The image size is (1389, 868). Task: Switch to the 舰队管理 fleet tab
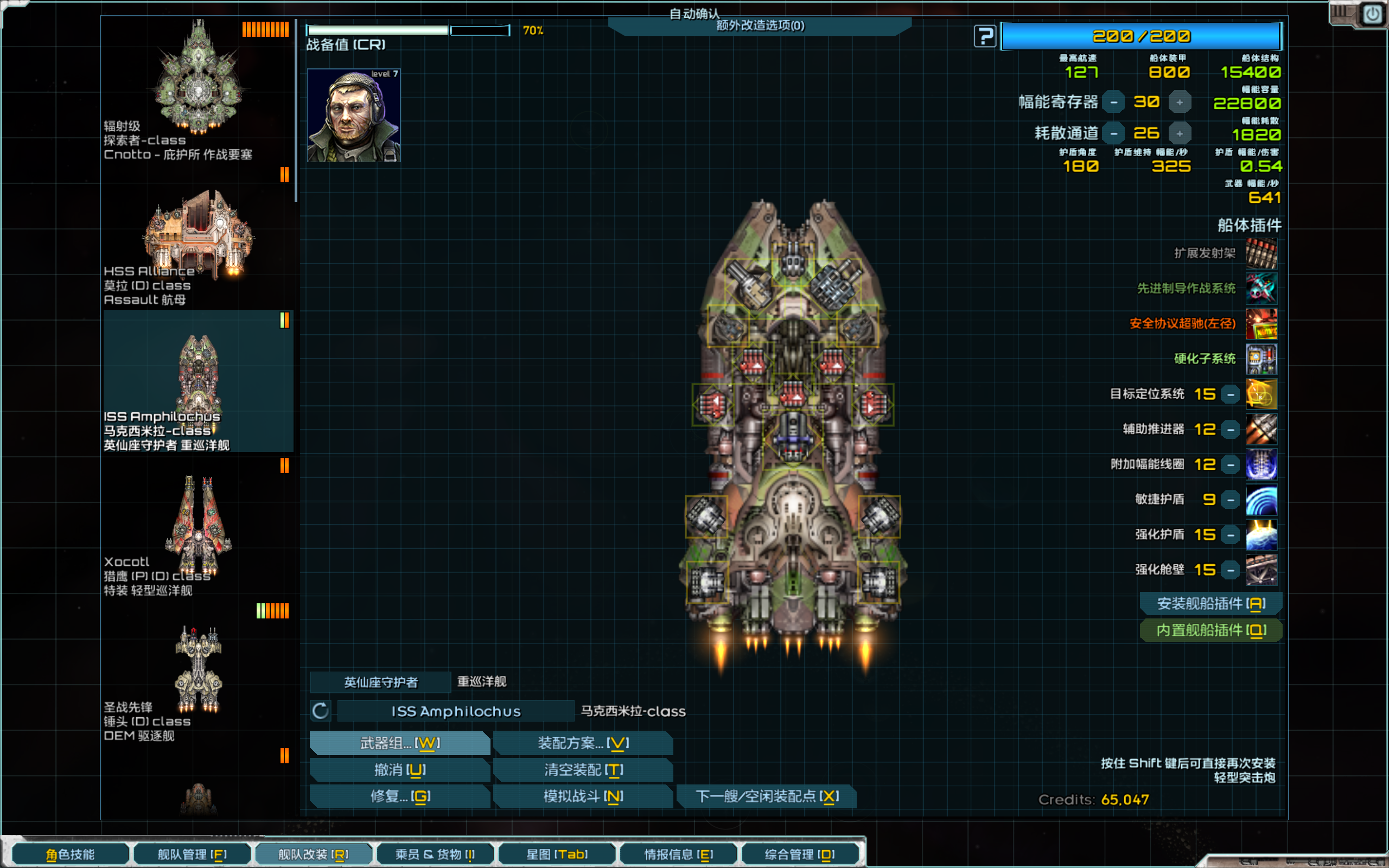pyautogui.click(x=192, y=854)
